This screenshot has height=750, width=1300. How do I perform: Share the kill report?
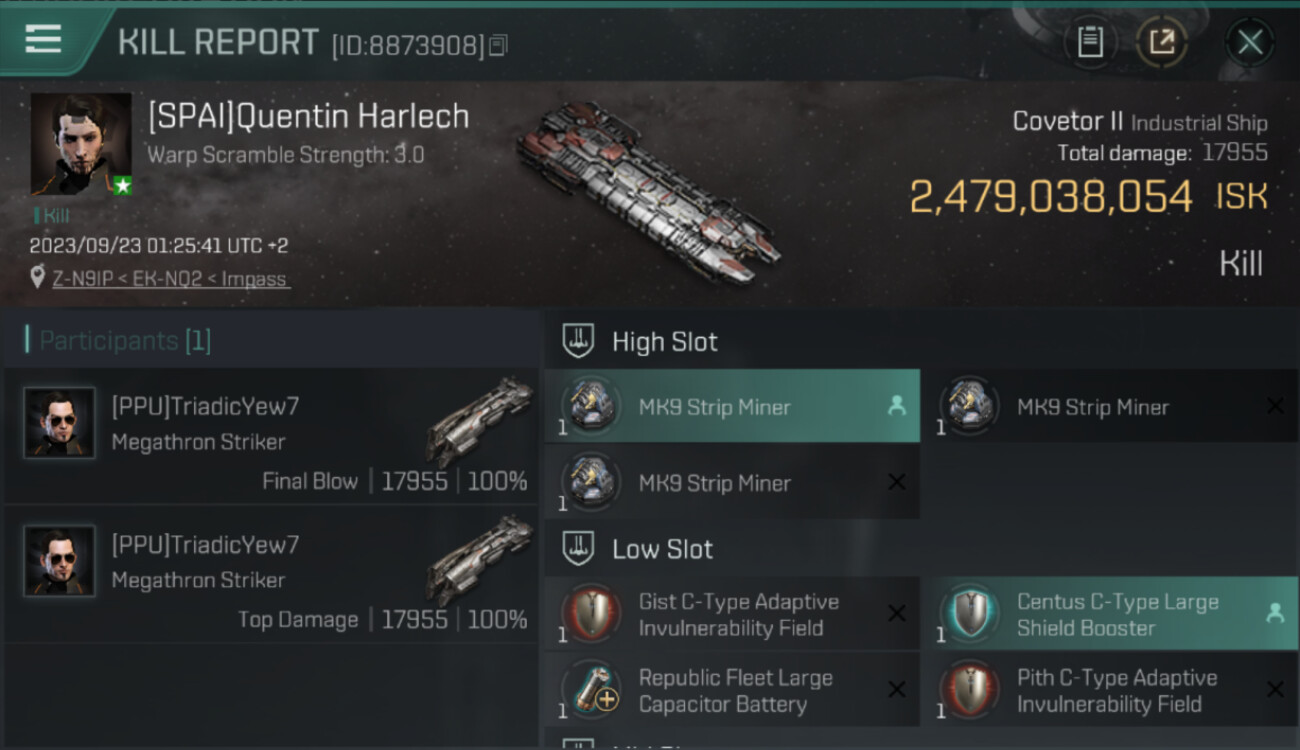[x=1161, y=42]
